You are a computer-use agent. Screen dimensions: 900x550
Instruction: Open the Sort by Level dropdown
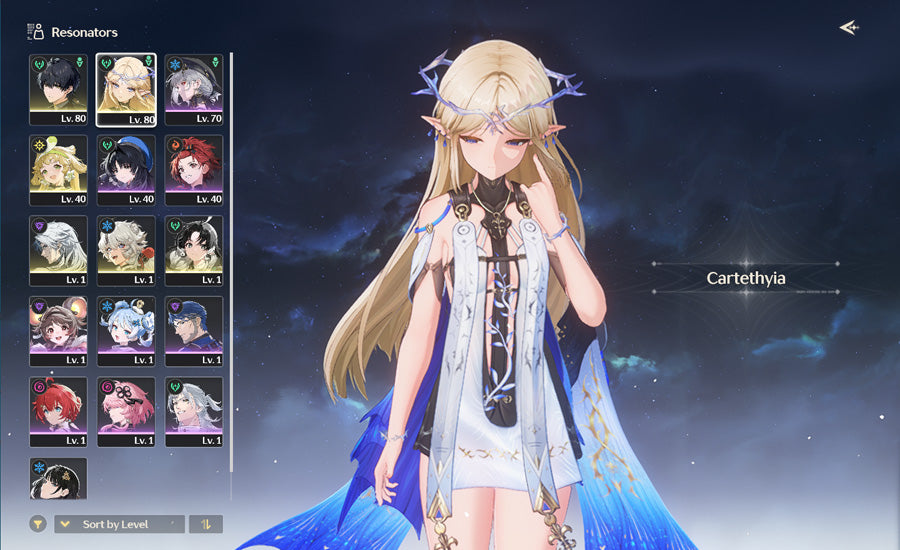tap(120, 524)
